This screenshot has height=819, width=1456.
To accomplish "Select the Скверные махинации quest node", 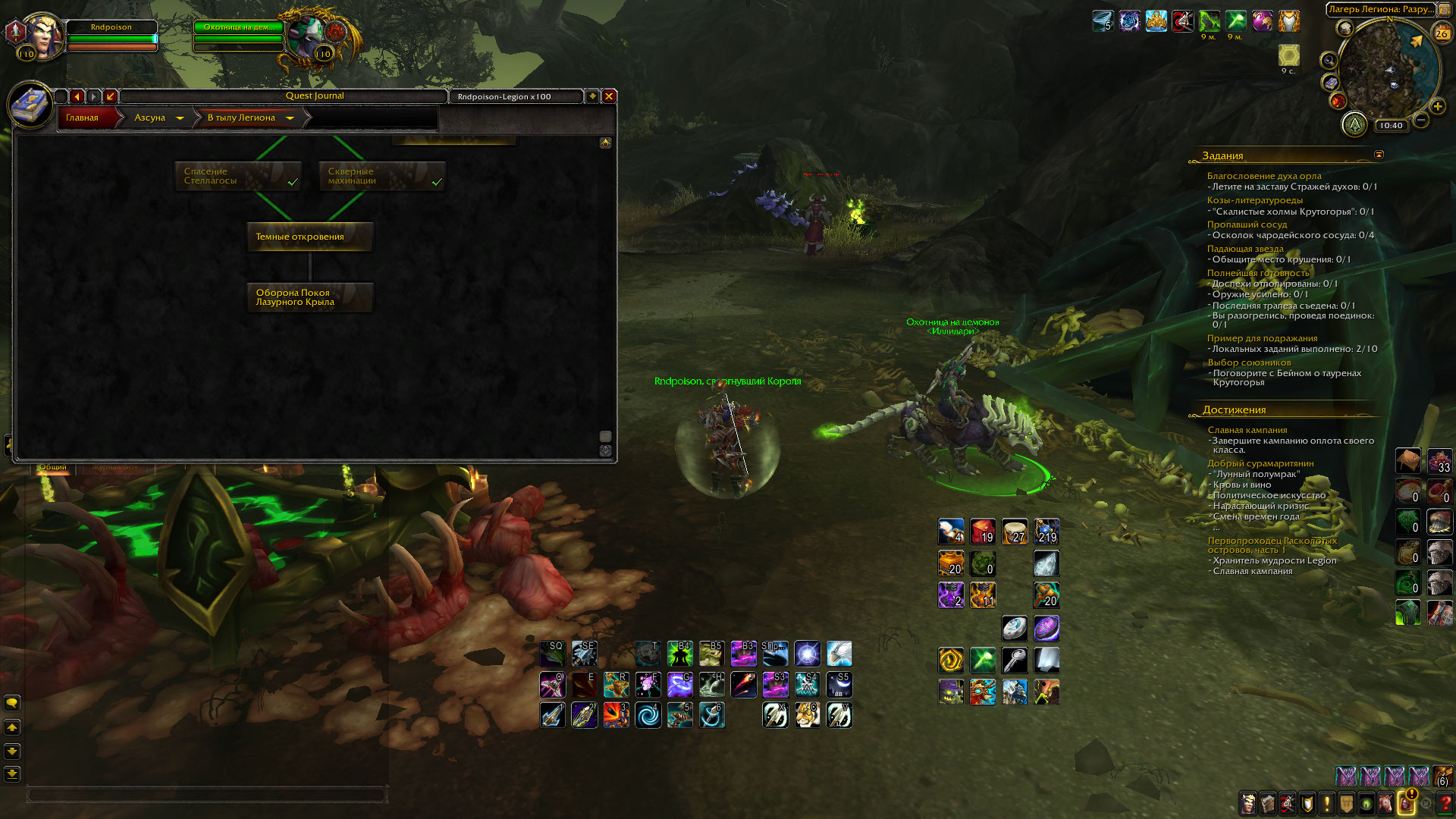I will (381, 176).
